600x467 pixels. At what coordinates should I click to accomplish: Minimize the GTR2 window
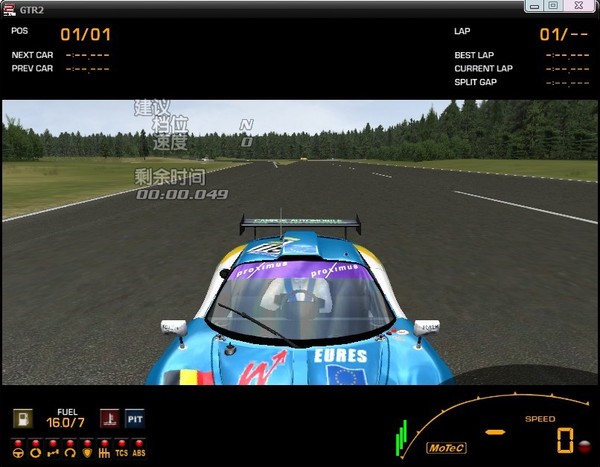[x=532, y=6]
